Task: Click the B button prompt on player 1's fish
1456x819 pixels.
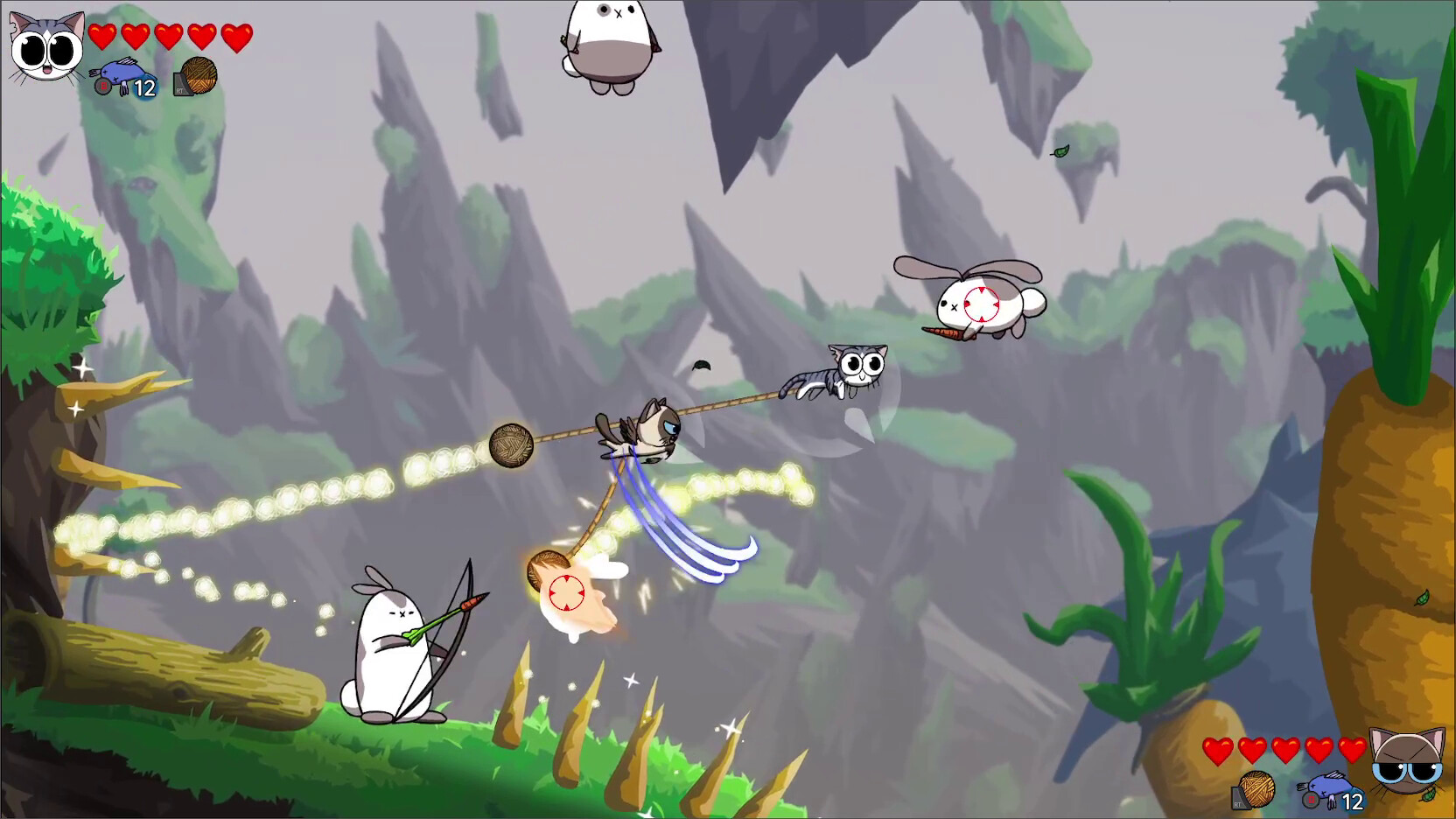Action: (x=103, y=86)
